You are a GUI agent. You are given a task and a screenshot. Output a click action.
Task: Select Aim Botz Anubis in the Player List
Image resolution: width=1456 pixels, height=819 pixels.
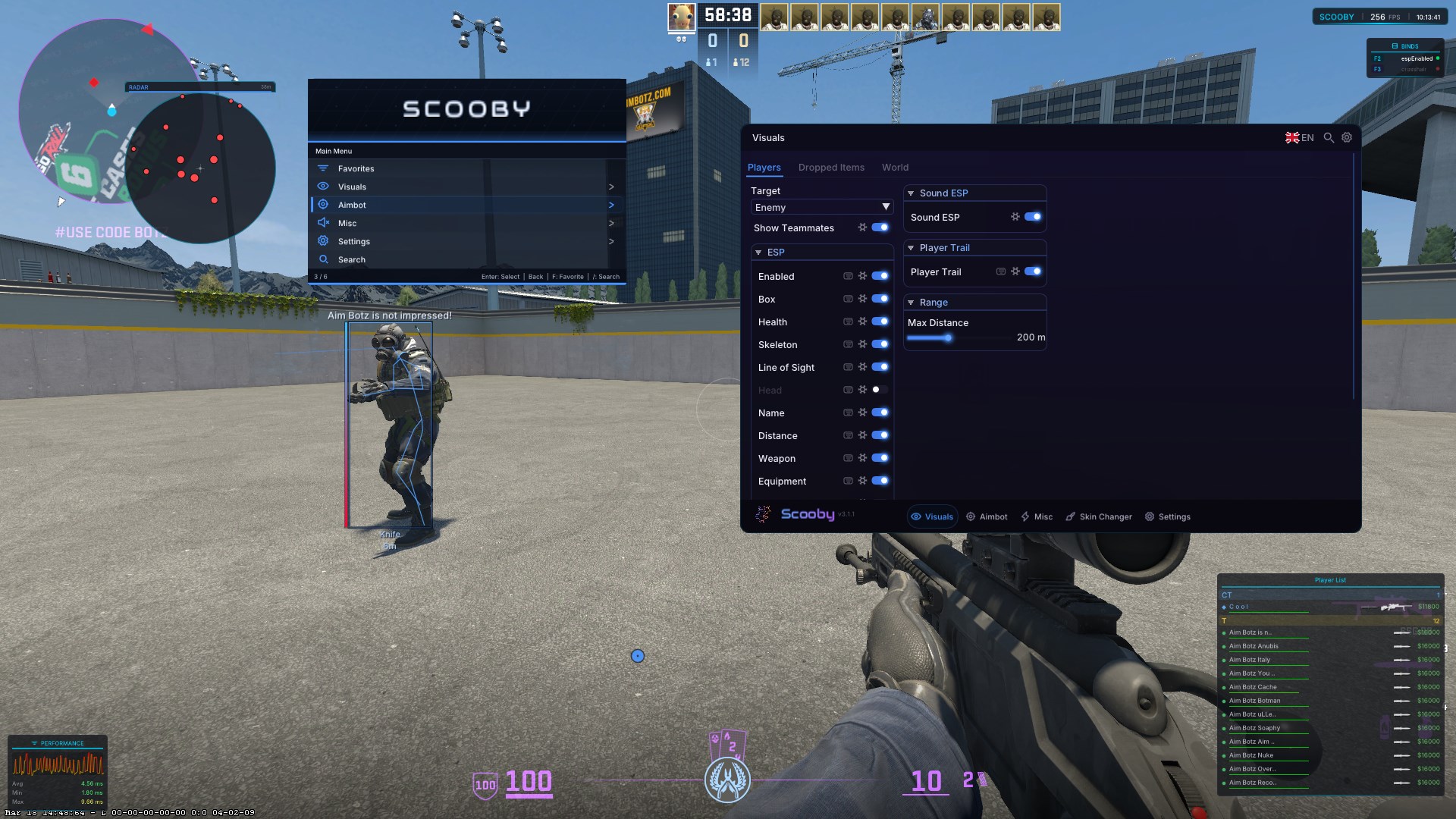point(1255,645)
